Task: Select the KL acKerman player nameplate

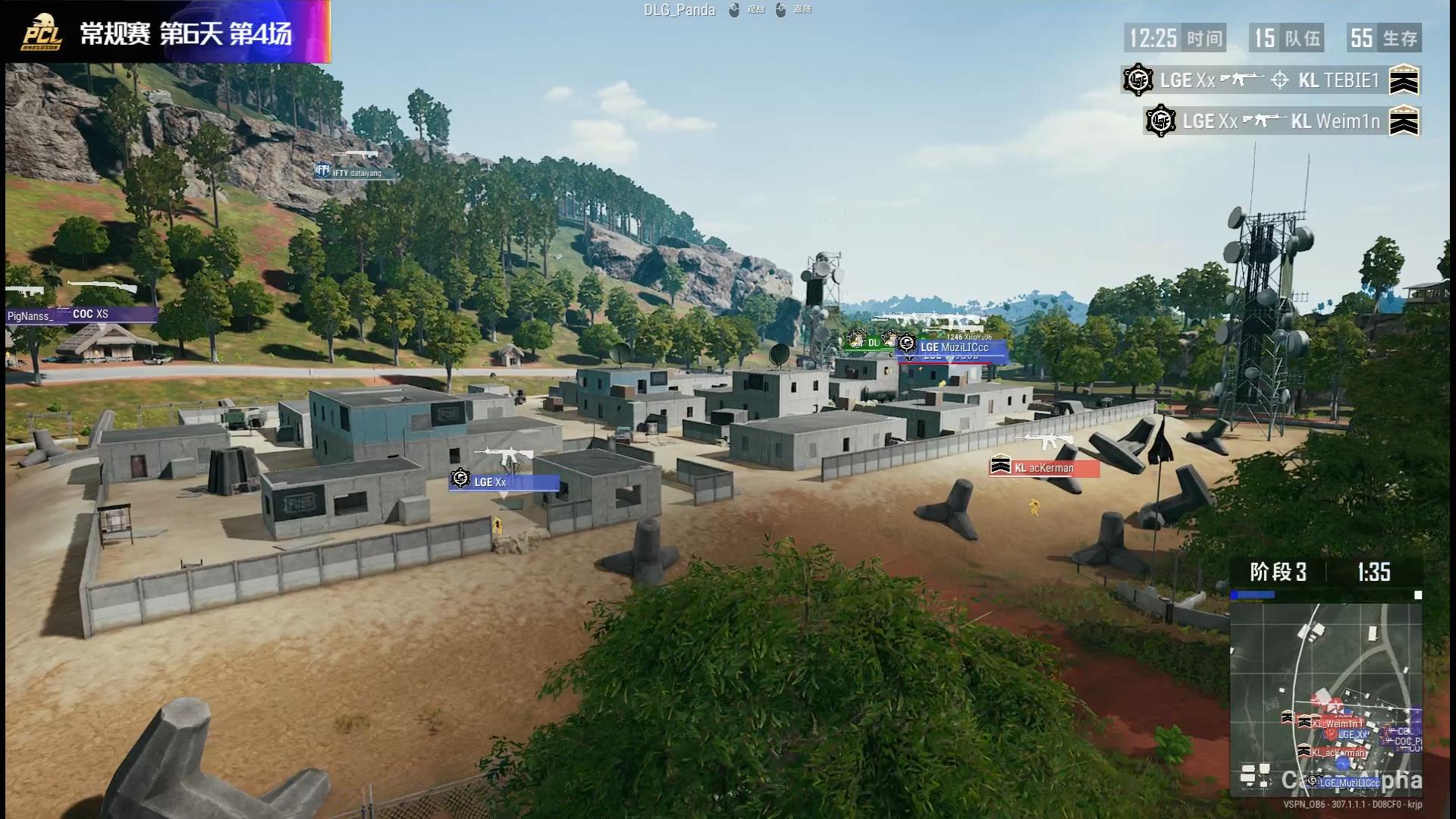Action: tap(1044, 468)
